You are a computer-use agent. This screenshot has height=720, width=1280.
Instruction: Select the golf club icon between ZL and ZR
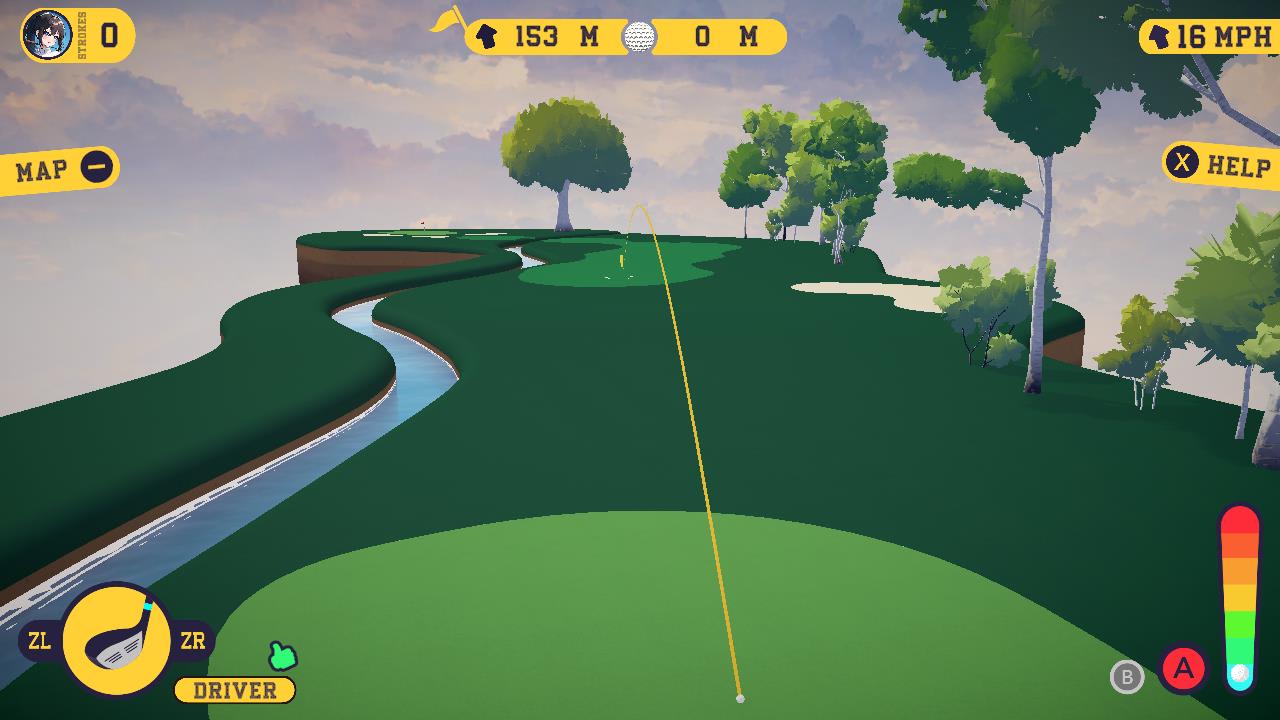click(117, 639)
